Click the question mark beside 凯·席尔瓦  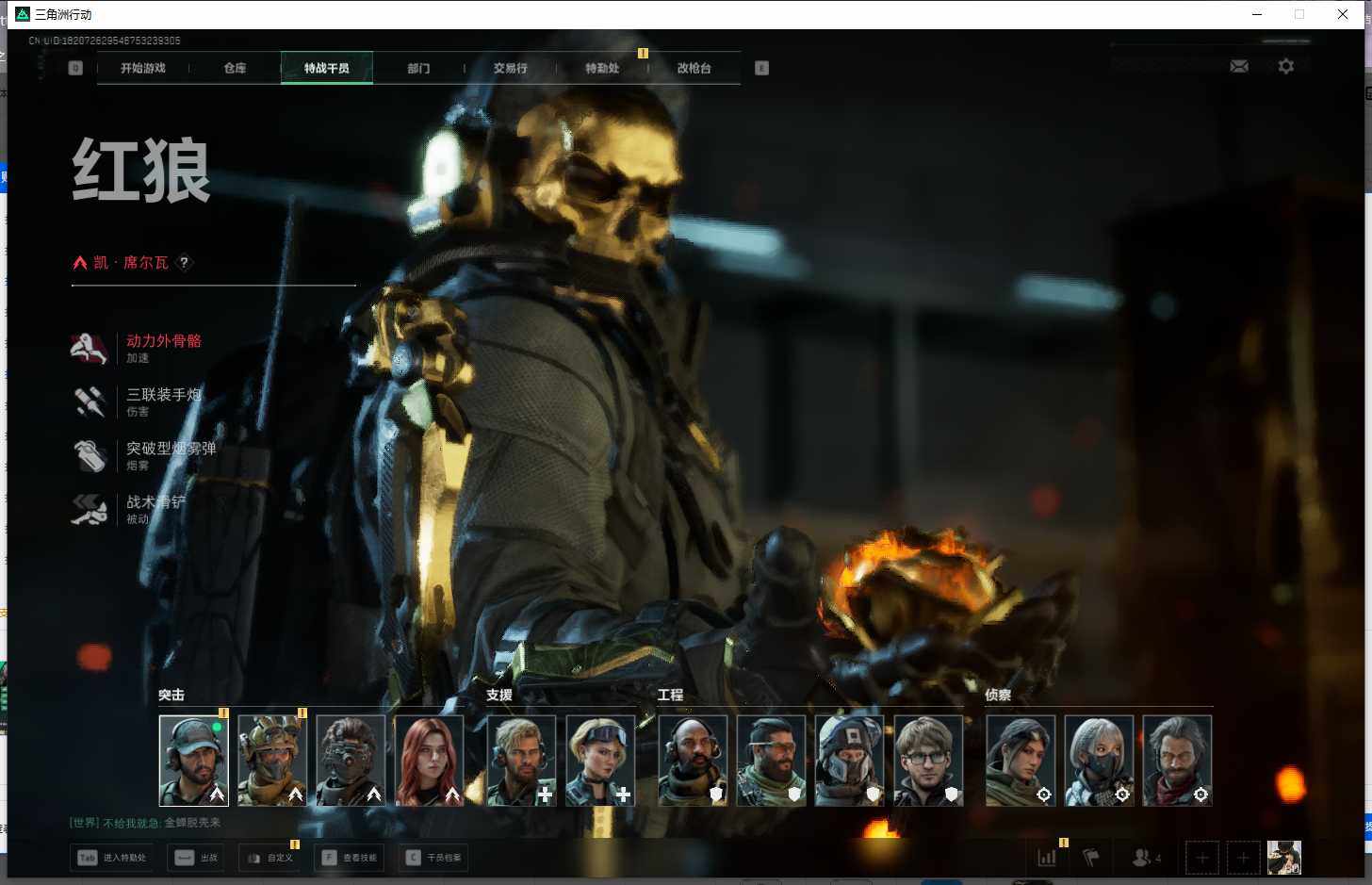click(185, 263)
